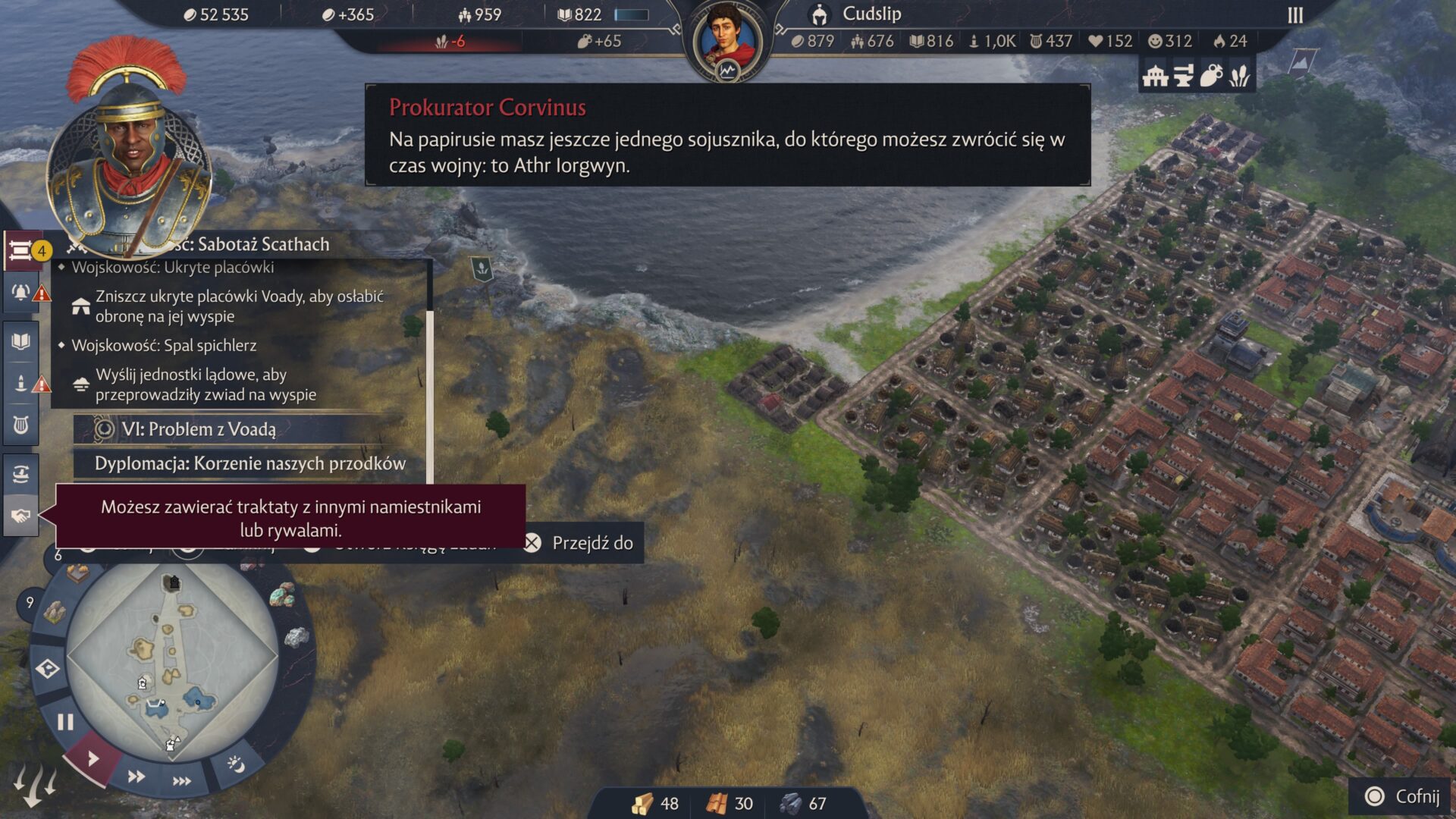Select the "Wojskowość: Spal spichlerz" objective
This screenshot has width=1456, height=819.
164,346
